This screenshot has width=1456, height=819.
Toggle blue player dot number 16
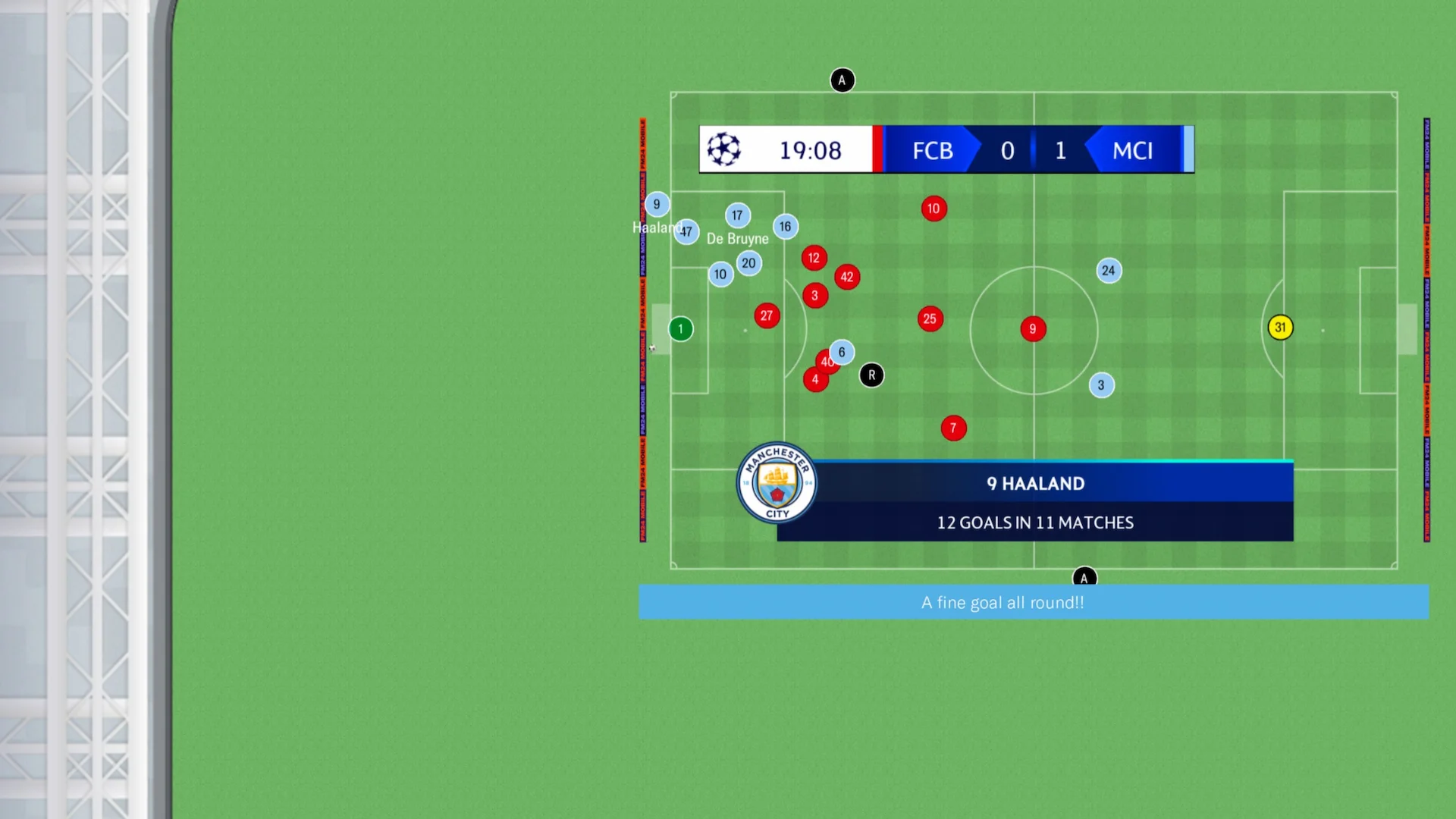tap(785, 226)
